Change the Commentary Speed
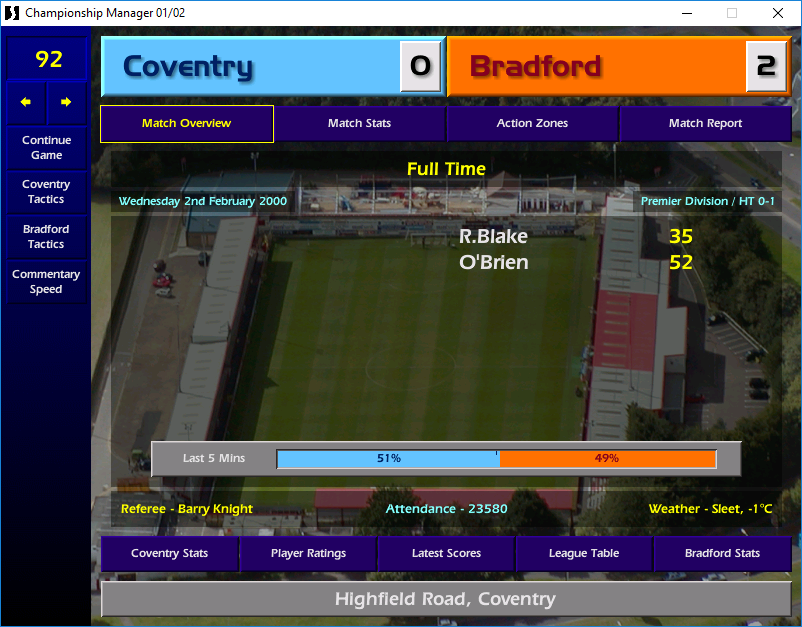802x627 pixels. pyautogui.click(x=46, y=282)
